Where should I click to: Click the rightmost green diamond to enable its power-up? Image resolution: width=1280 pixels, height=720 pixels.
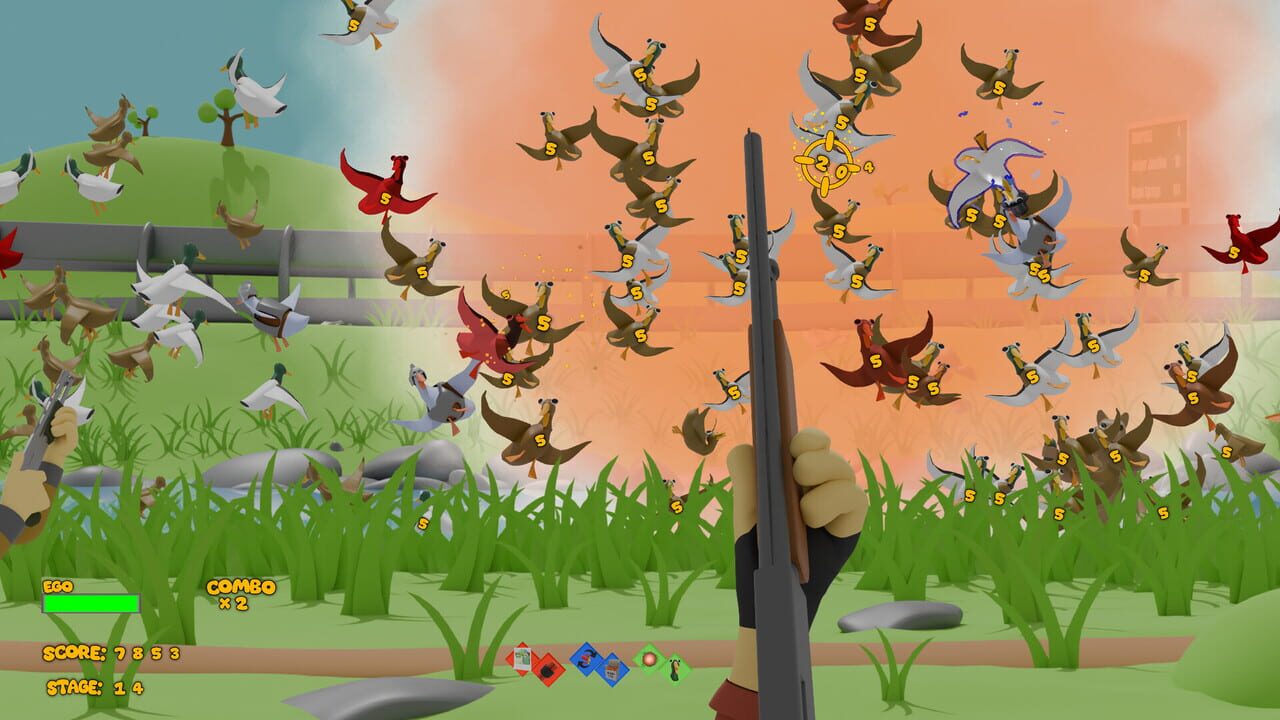[677, 668]
